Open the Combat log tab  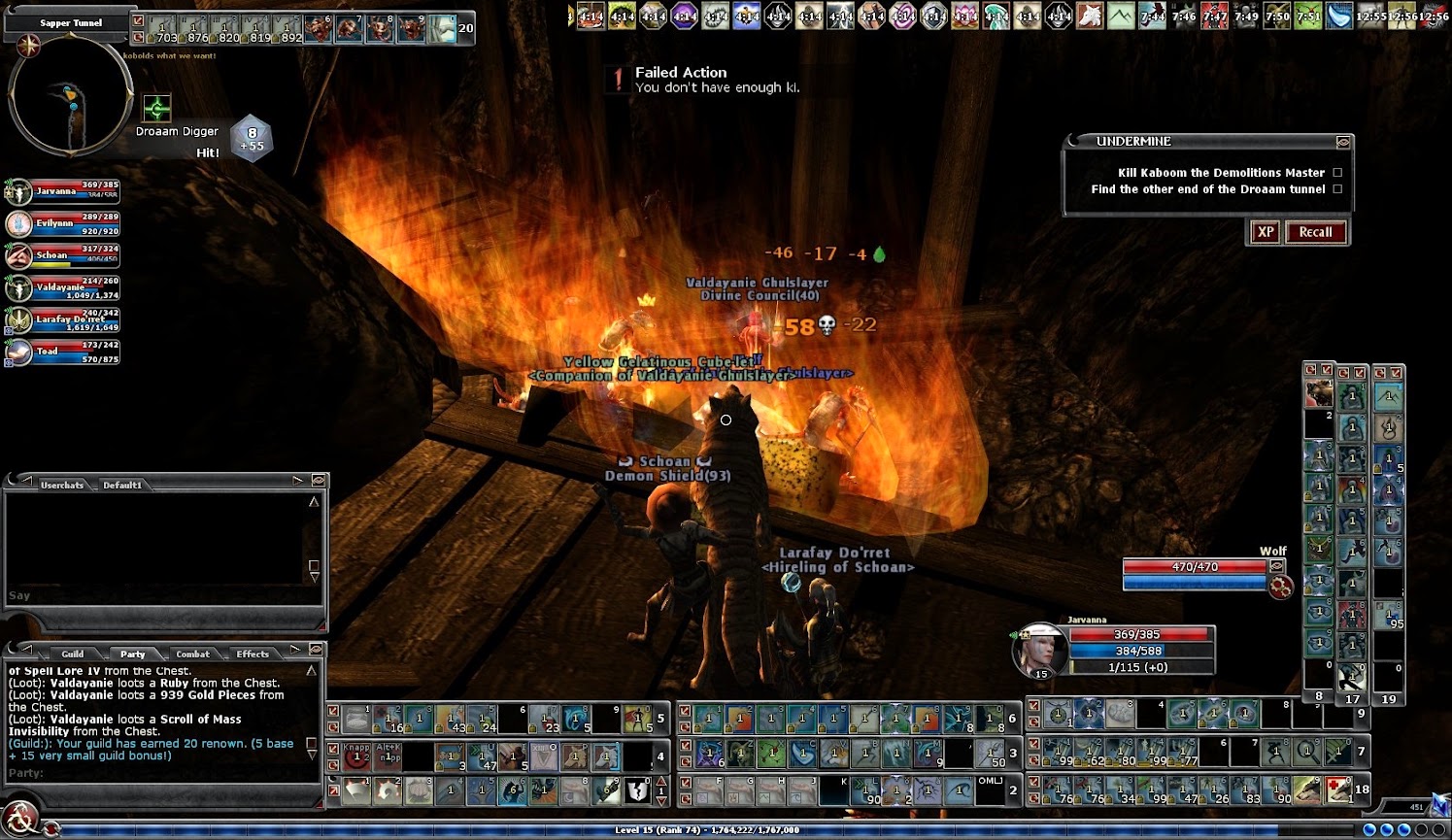pos(192,654)
